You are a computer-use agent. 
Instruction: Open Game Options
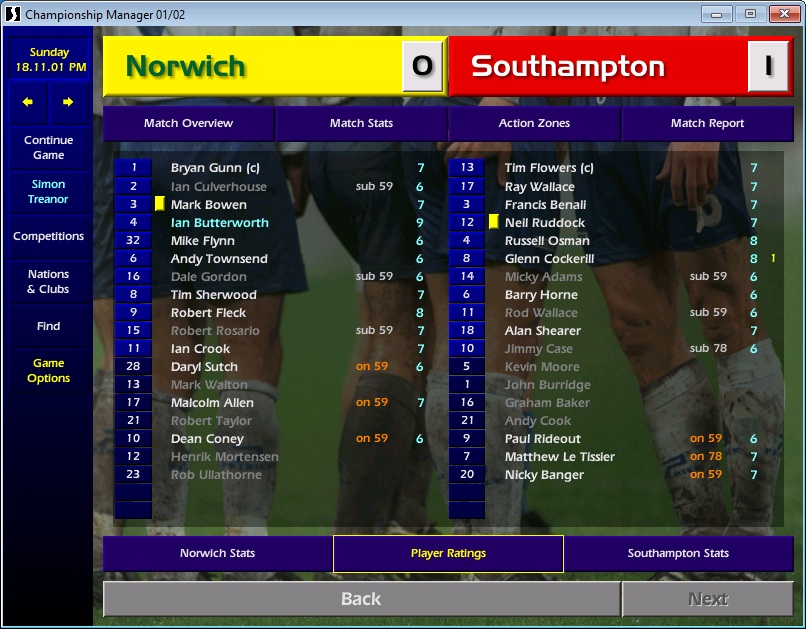click(x=49, y=371)
